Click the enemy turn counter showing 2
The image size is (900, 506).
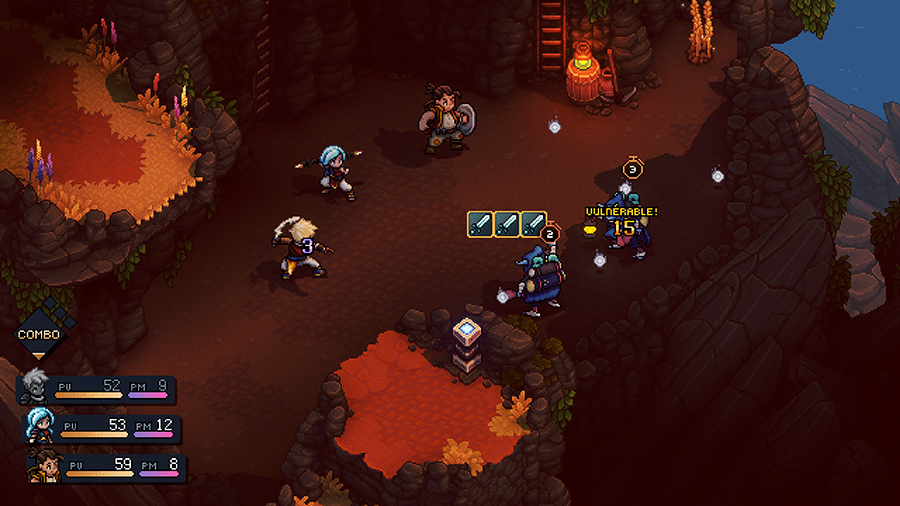coord(548,234)
